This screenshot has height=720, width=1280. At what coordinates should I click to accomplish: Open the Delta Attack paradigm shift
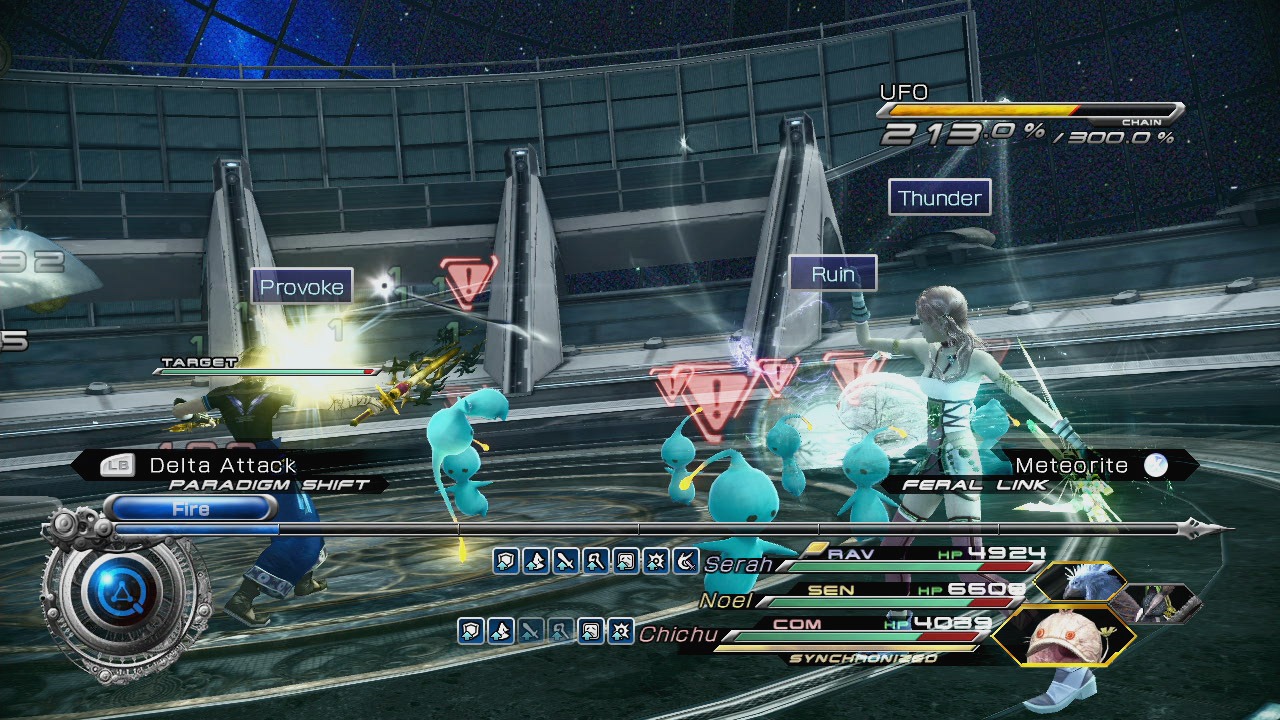[222, 466]
